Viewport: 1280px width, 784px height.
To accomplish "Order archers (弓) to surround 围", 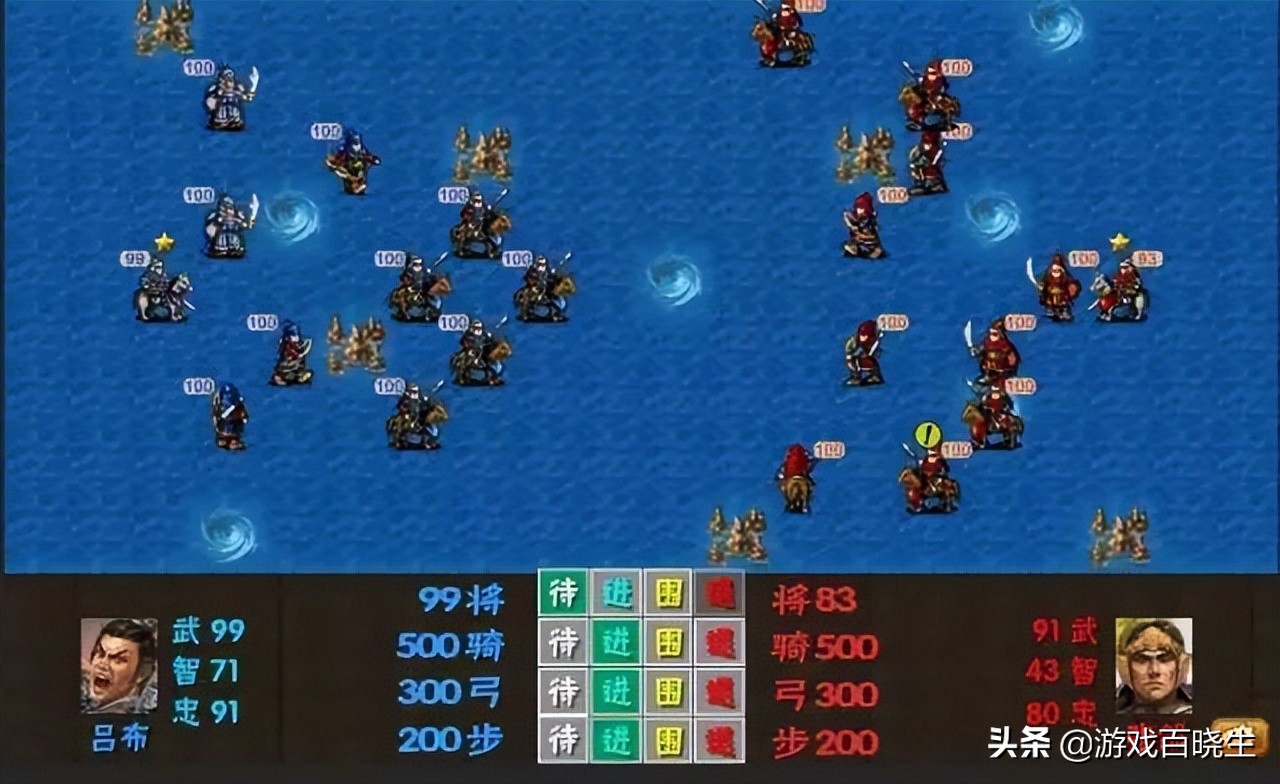I will pyautogui.click(x=668, y=691).
